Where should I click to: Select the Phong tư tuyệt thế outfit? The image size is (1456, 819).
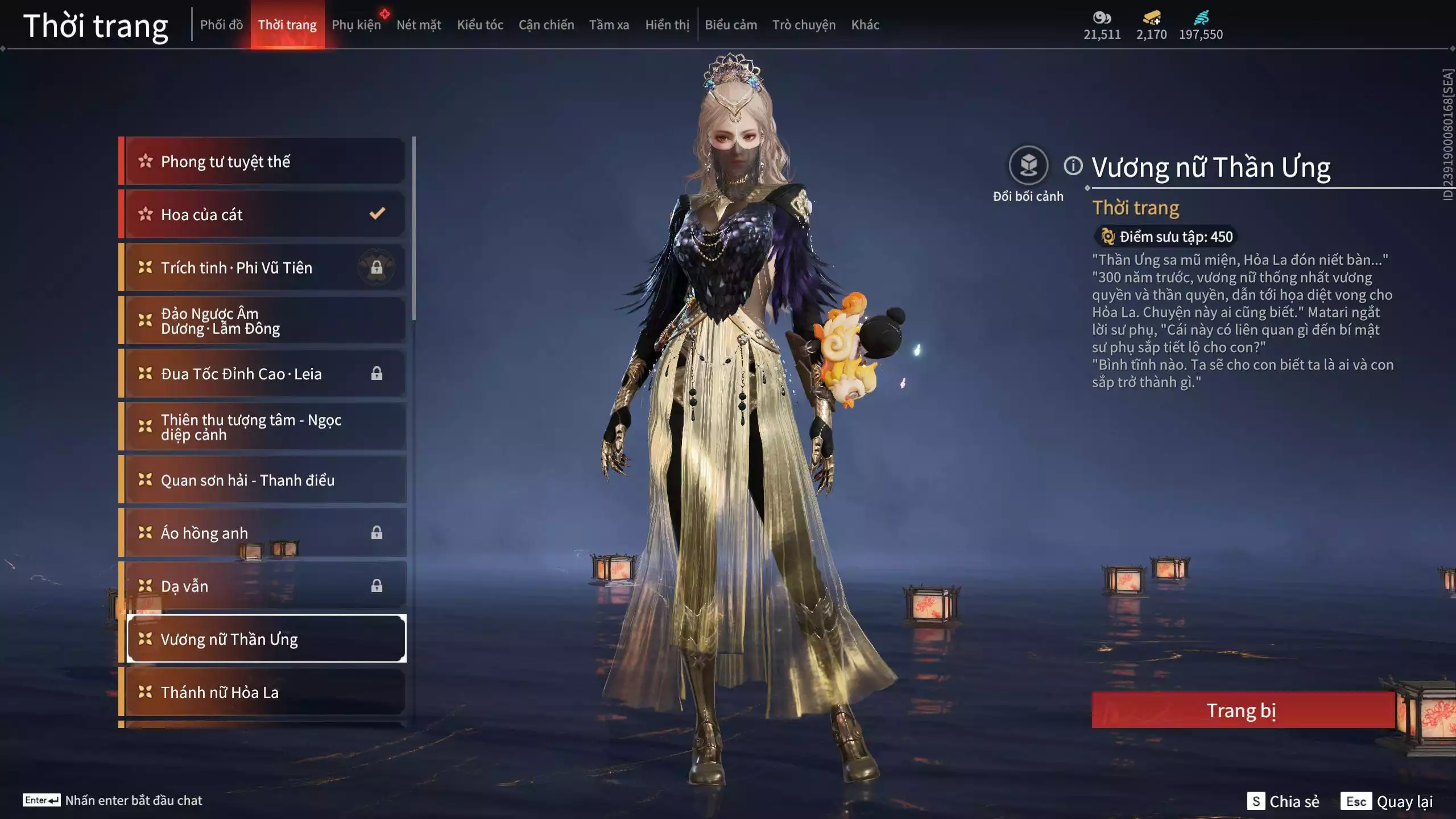(265, 162)
